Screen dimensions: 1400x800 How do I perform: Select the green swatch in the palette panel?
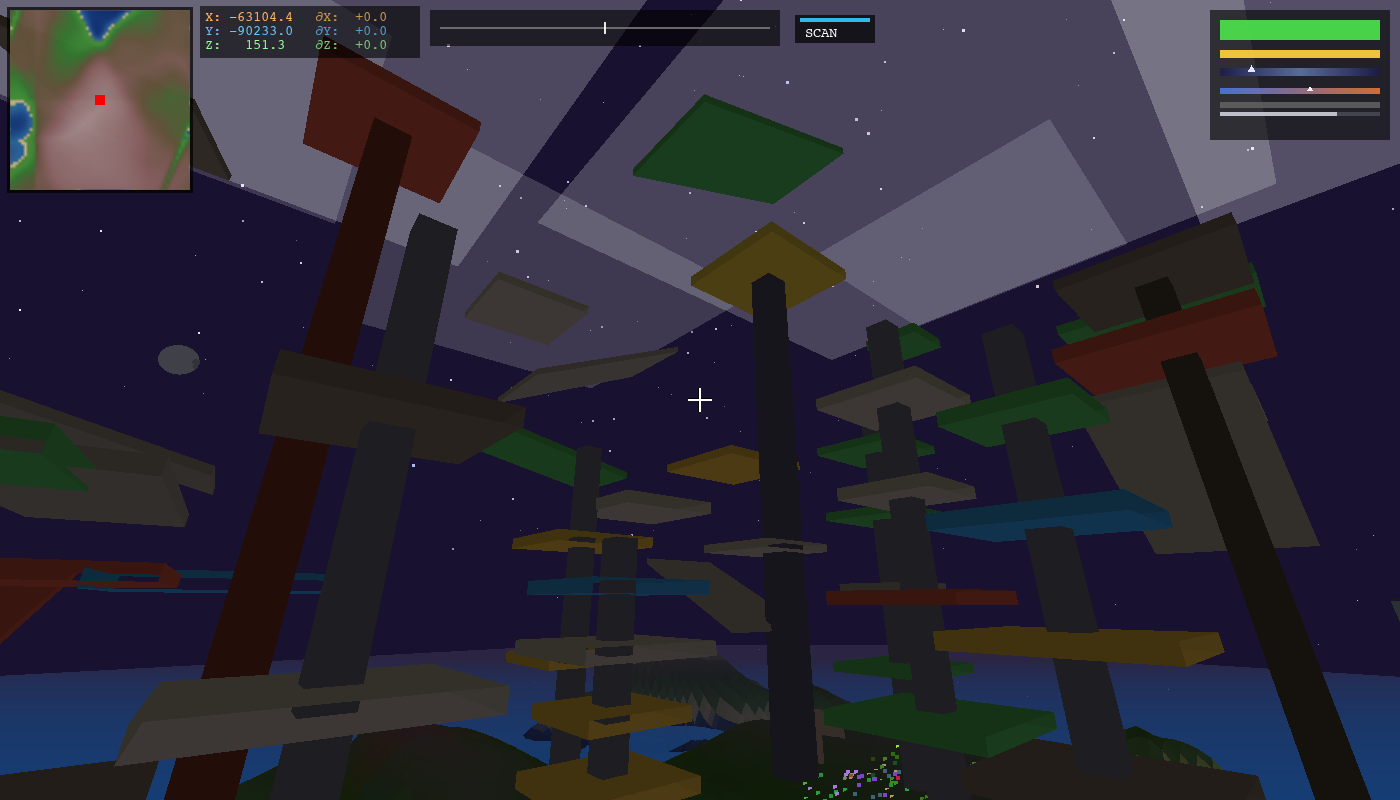(1299, 29)
